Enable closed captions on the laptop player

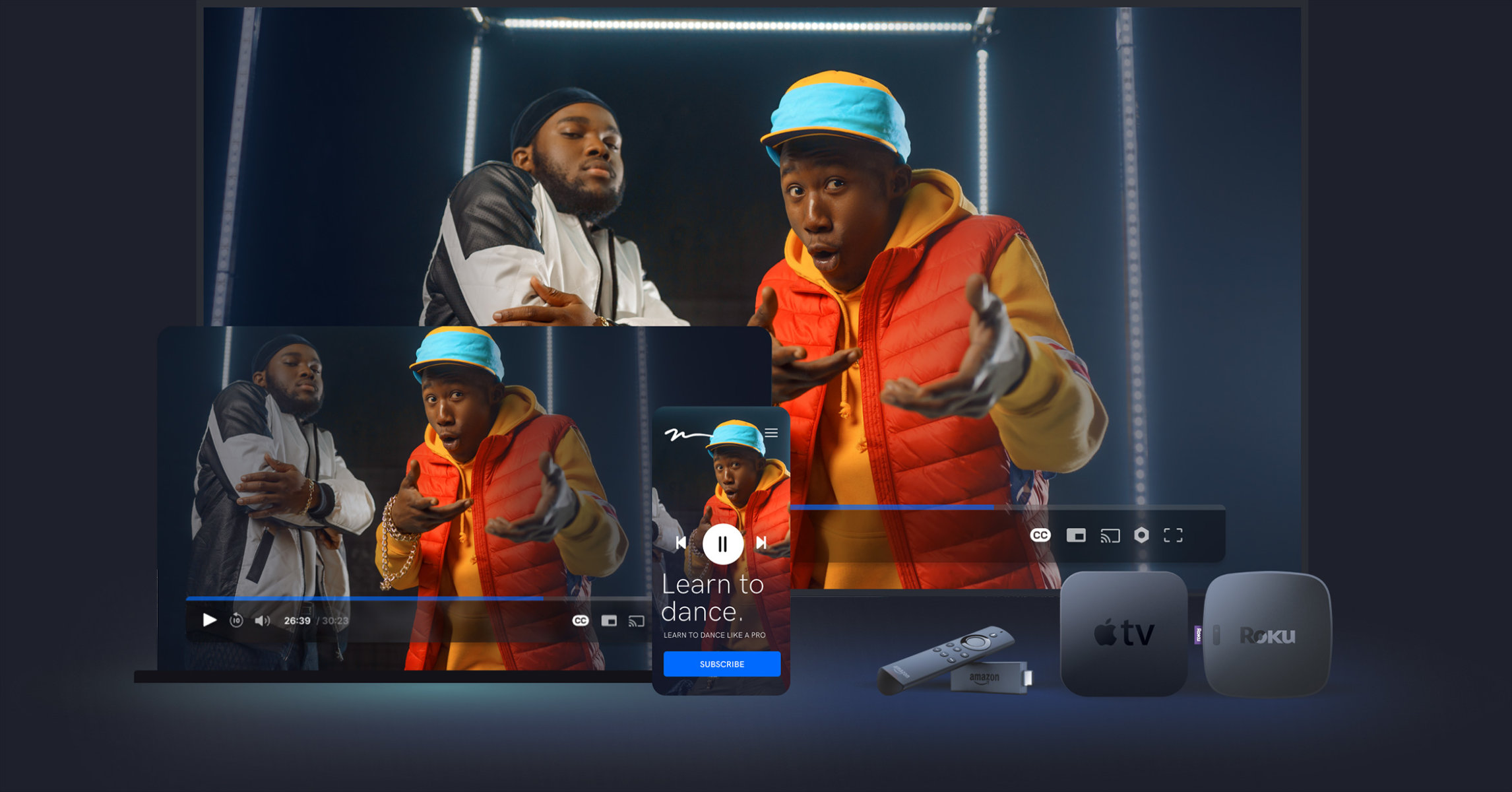581,620
